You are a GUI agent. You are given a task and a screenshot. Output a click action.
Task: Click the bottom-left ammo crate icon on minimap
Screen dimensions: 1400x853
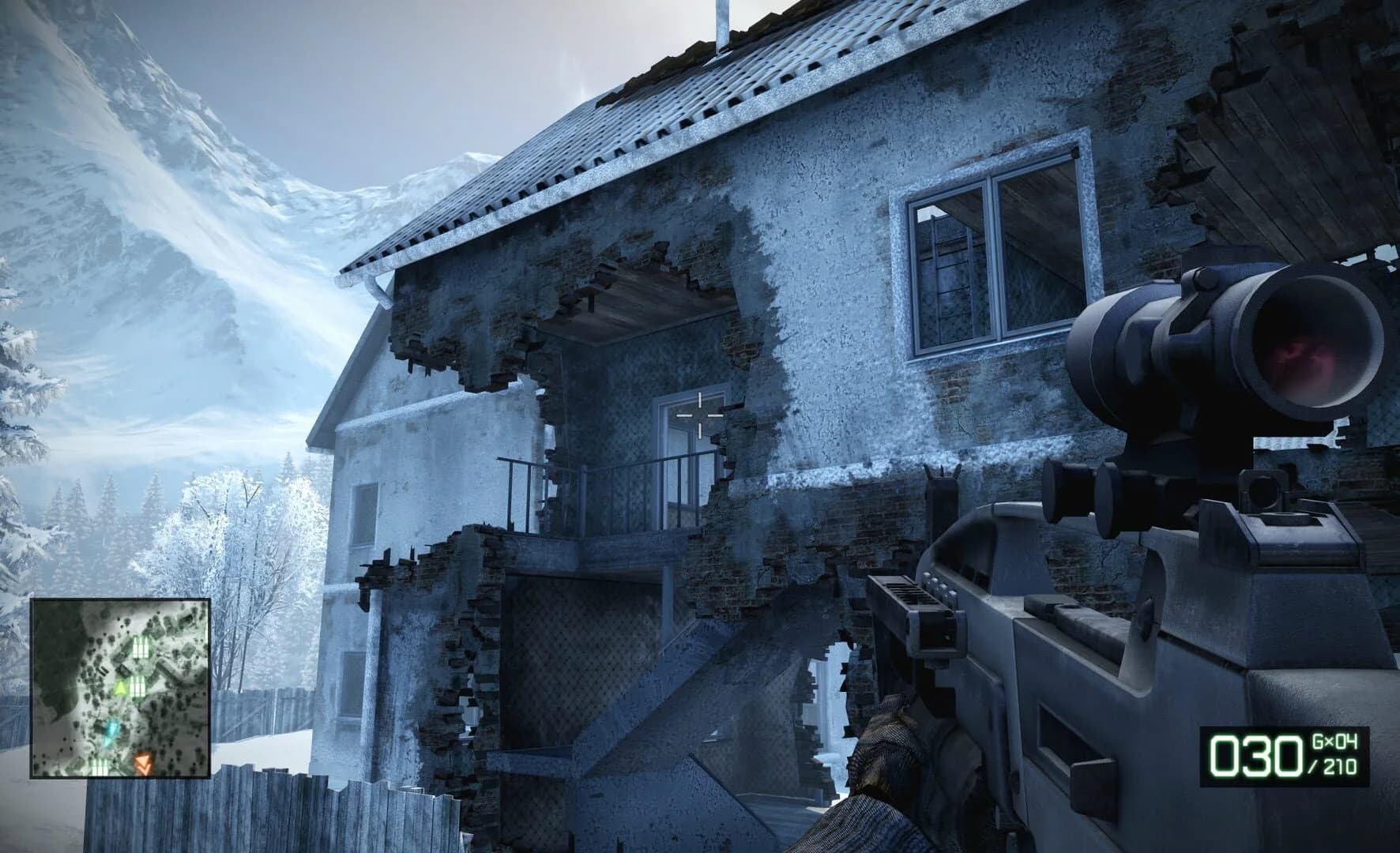click(x=100, y=765)
